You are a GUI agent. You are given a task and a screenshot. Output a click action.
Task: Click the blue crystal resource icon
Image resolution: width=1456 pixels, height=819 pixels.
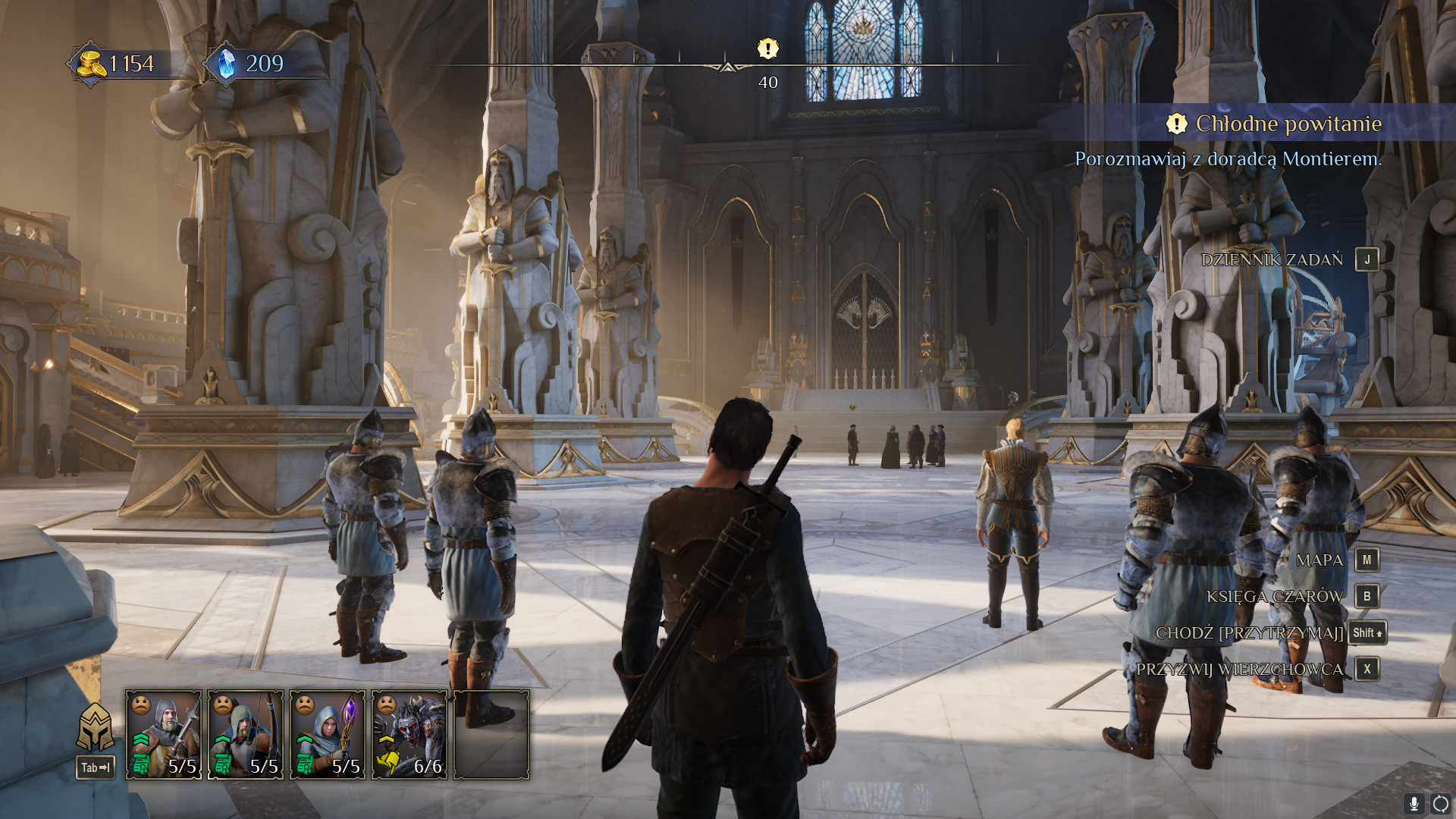226,64
